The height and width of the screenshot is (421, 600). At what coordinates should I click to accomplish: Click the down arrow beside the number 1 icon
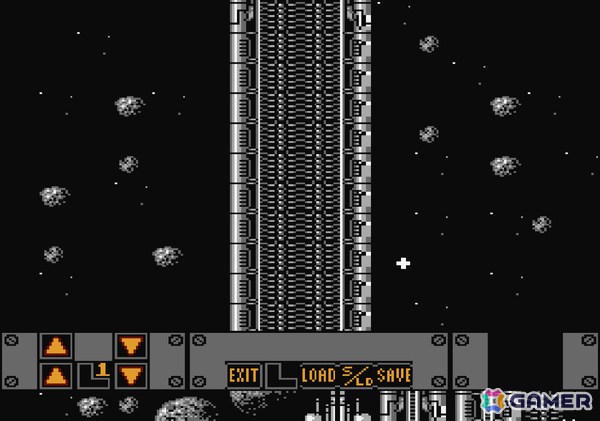pyautogui.click(x=131, y=376)
